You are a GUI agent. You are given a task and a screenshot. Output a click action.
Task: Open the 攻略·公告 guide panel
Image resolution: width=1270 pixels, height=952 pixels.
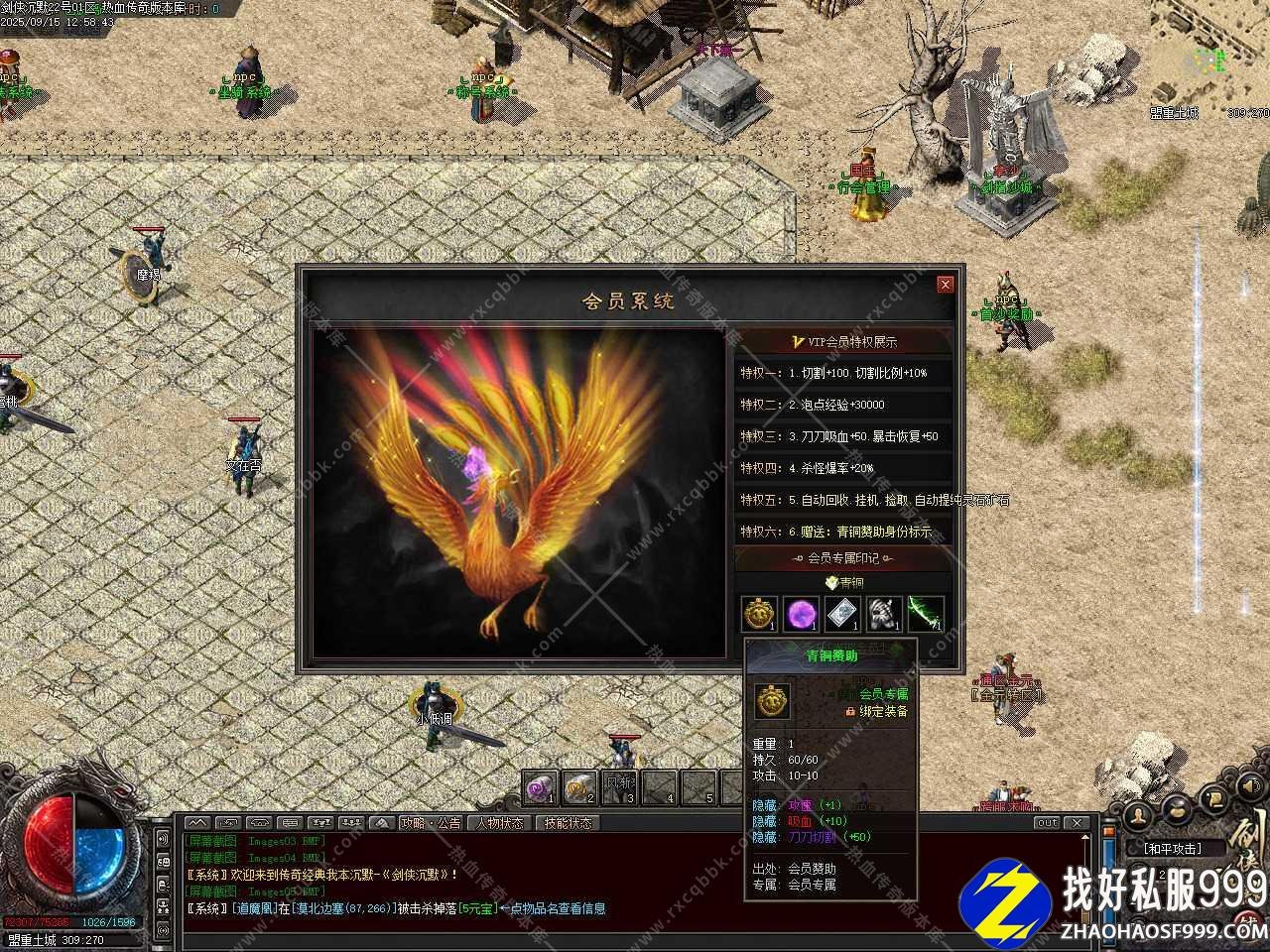(431, 823)
